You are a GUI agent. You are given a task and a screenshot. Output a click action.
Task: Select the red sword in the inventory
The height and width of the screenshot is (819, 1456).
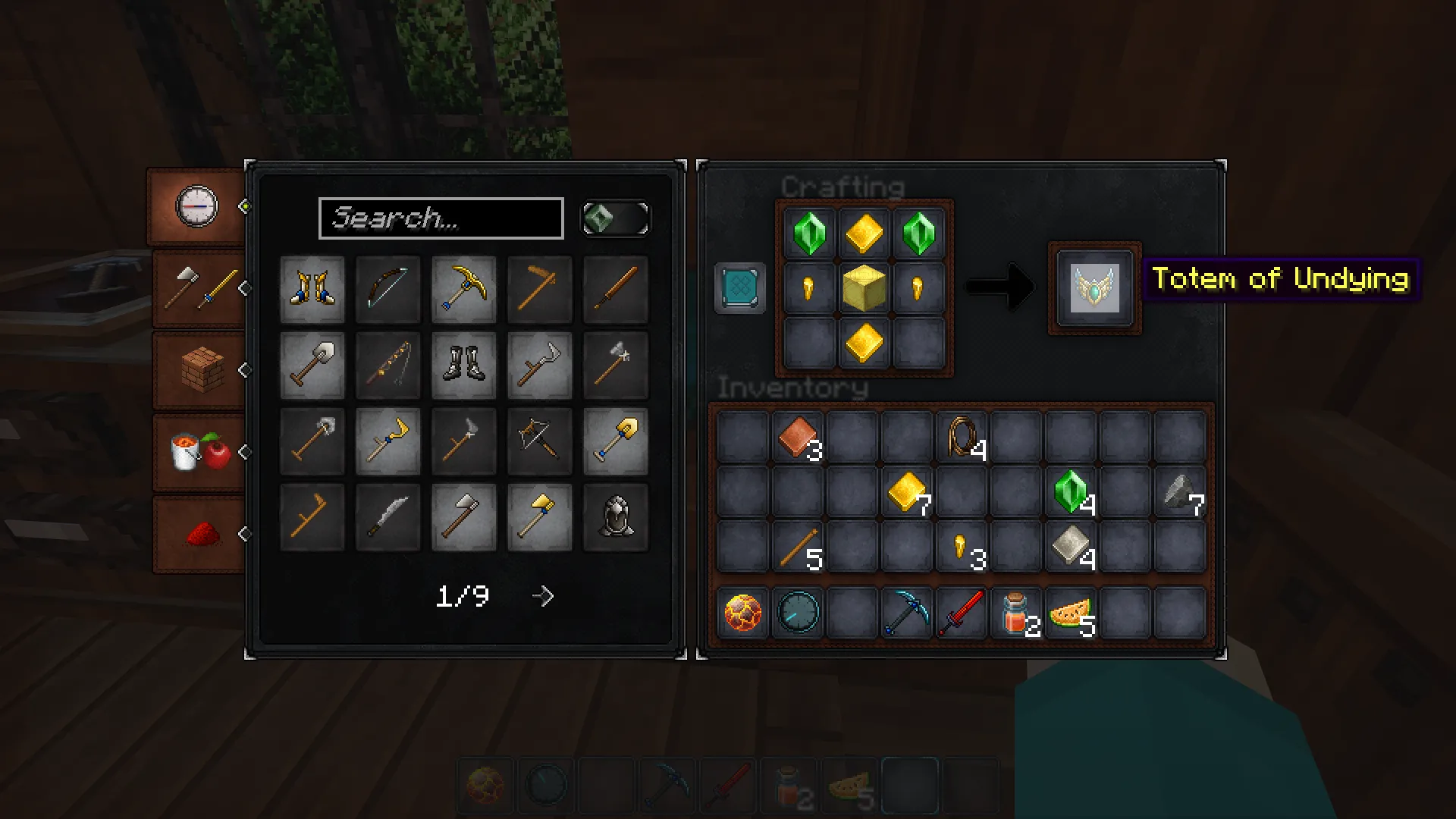point(961,613)
